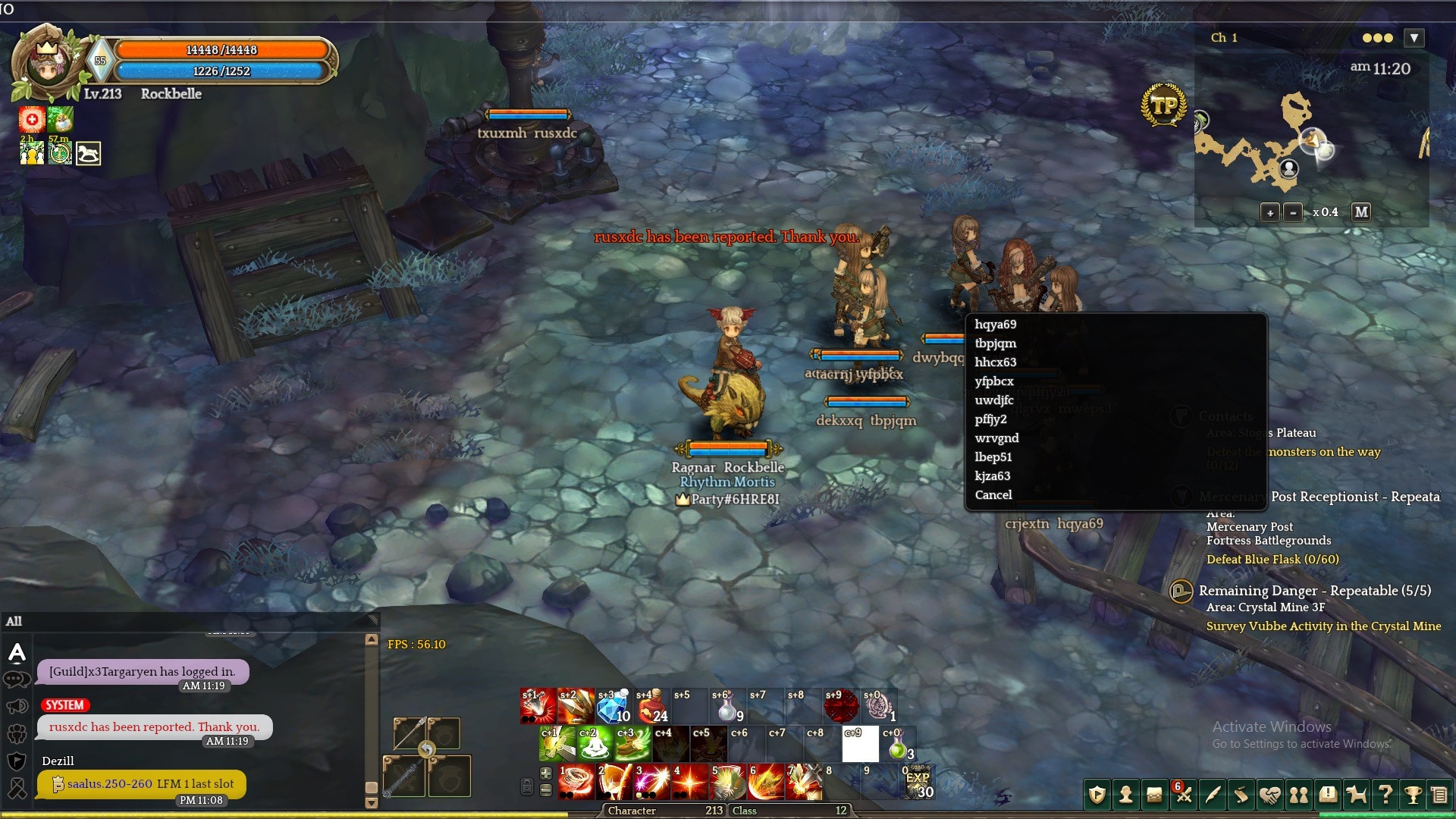Expand the channel dropdown arrow
This screenshot has width=1456, height=819.
click(x=1414, y=38)
